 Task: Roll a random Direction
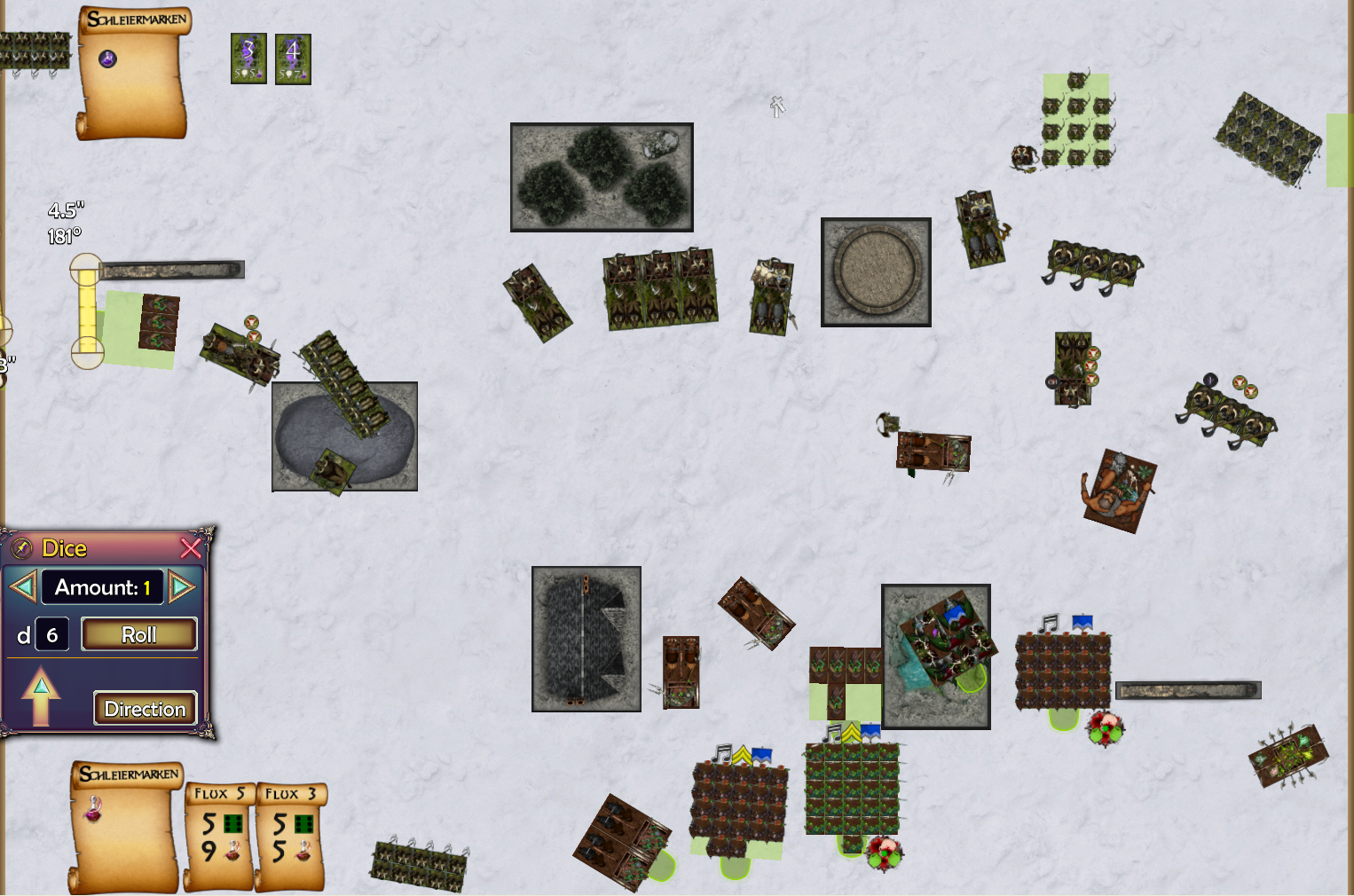pos(145,709)
